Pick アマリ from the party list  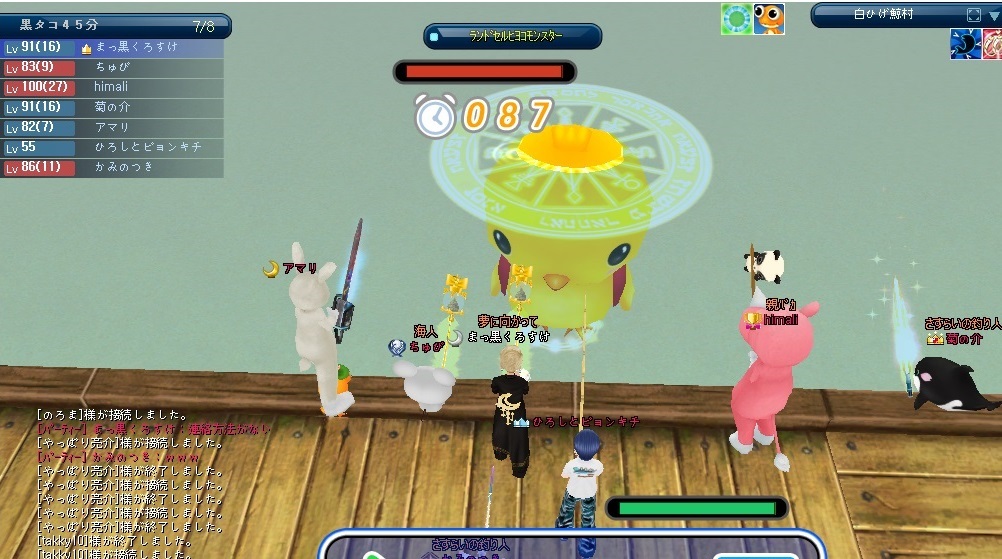click(112, 127)
